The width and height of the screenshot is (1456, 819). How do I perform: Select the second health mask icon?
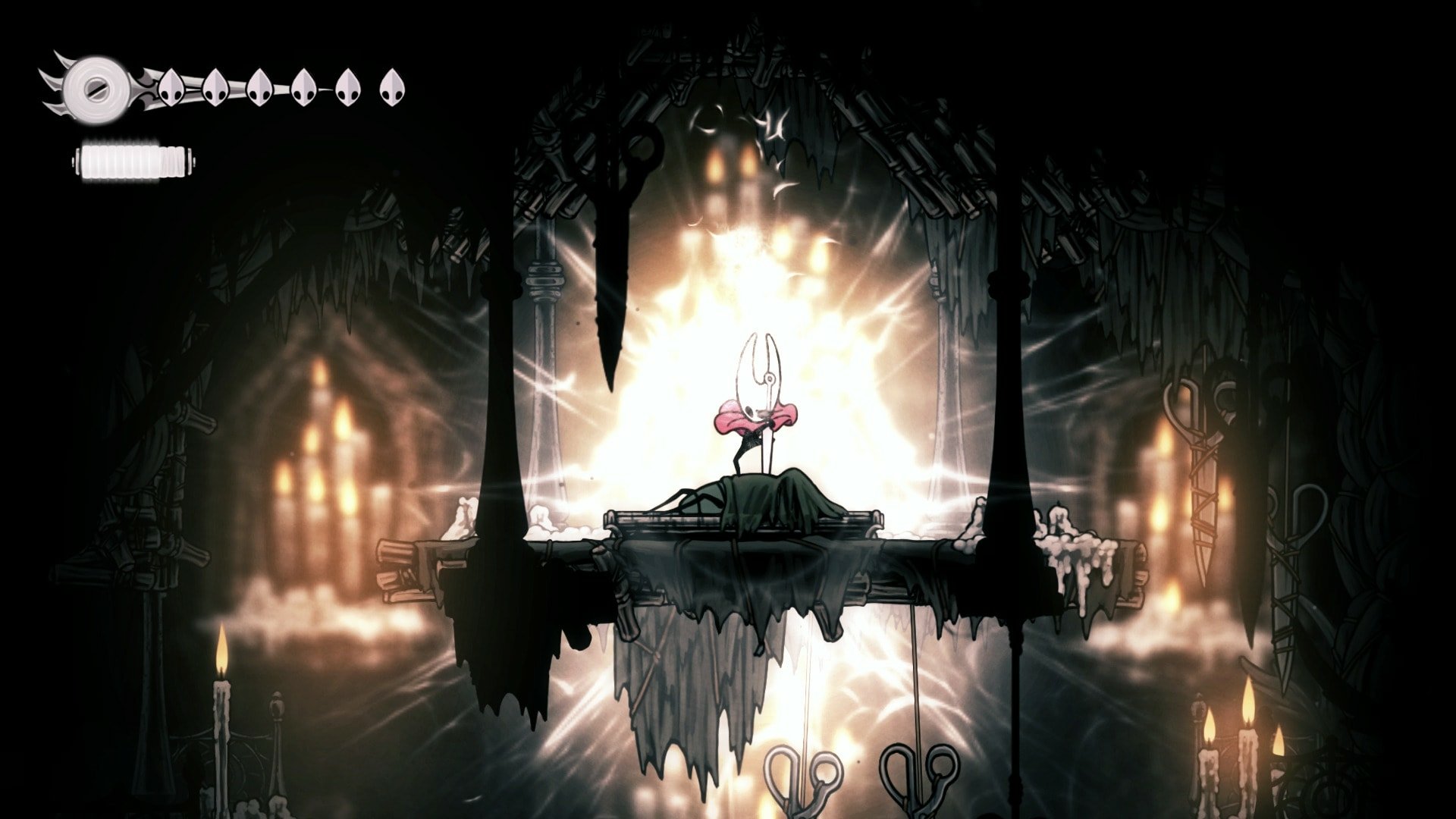tap(216, 87)
